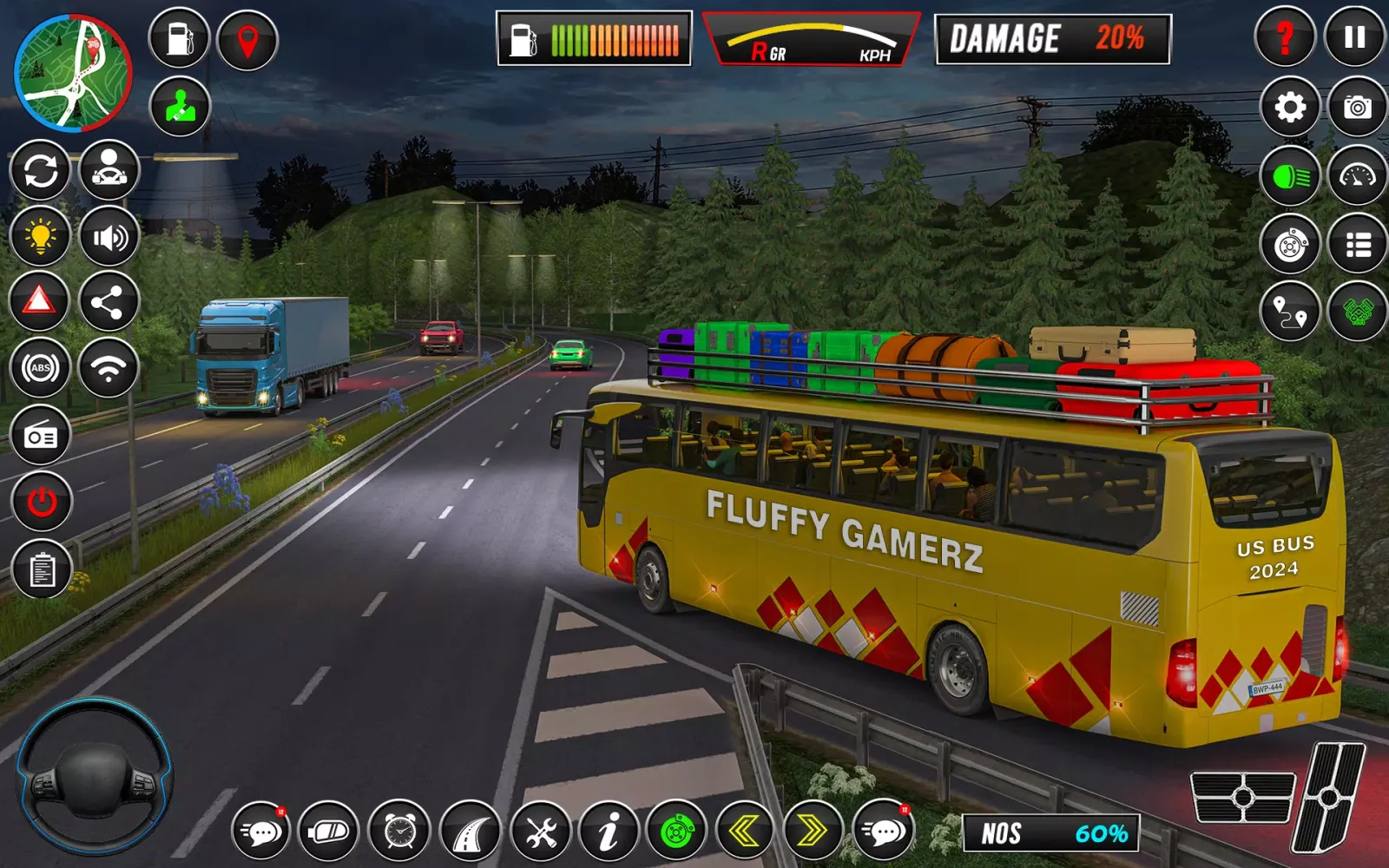Viewport: 1389px width, 868px height.
Task: Click the red power button
Action: (x=42, y=502)
